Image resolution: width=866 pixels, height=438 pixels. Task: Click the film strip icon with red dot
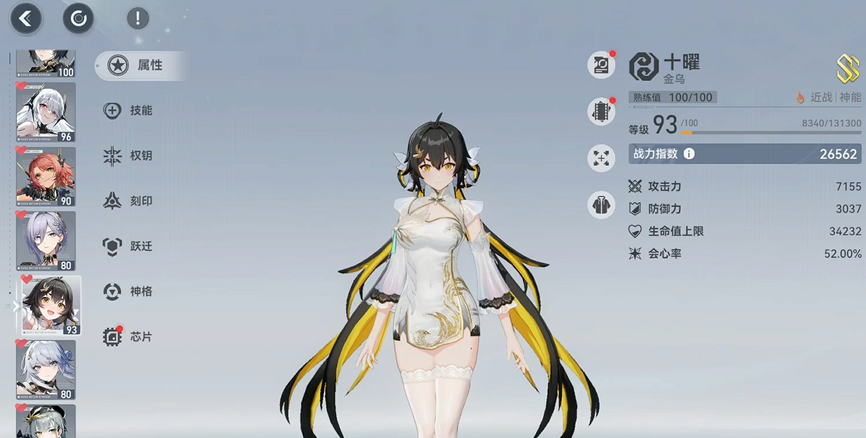click(601, 111)
